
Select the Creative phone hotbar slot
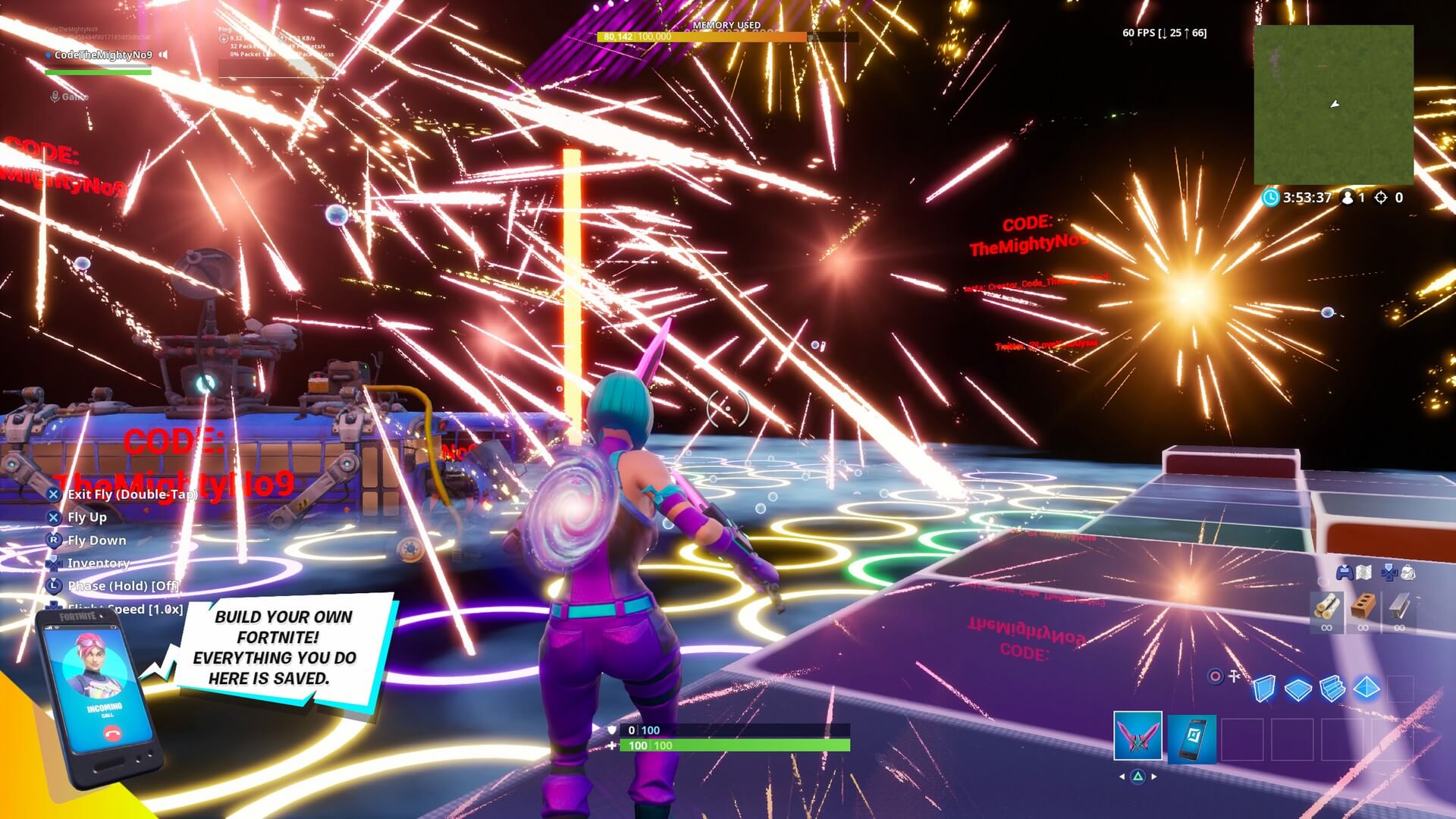point(1191,738)
